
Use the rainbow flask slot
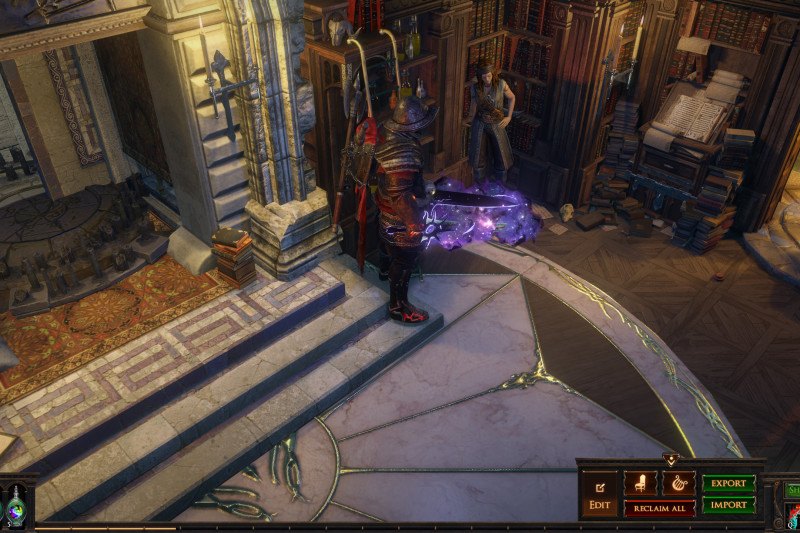pos(17,506)
